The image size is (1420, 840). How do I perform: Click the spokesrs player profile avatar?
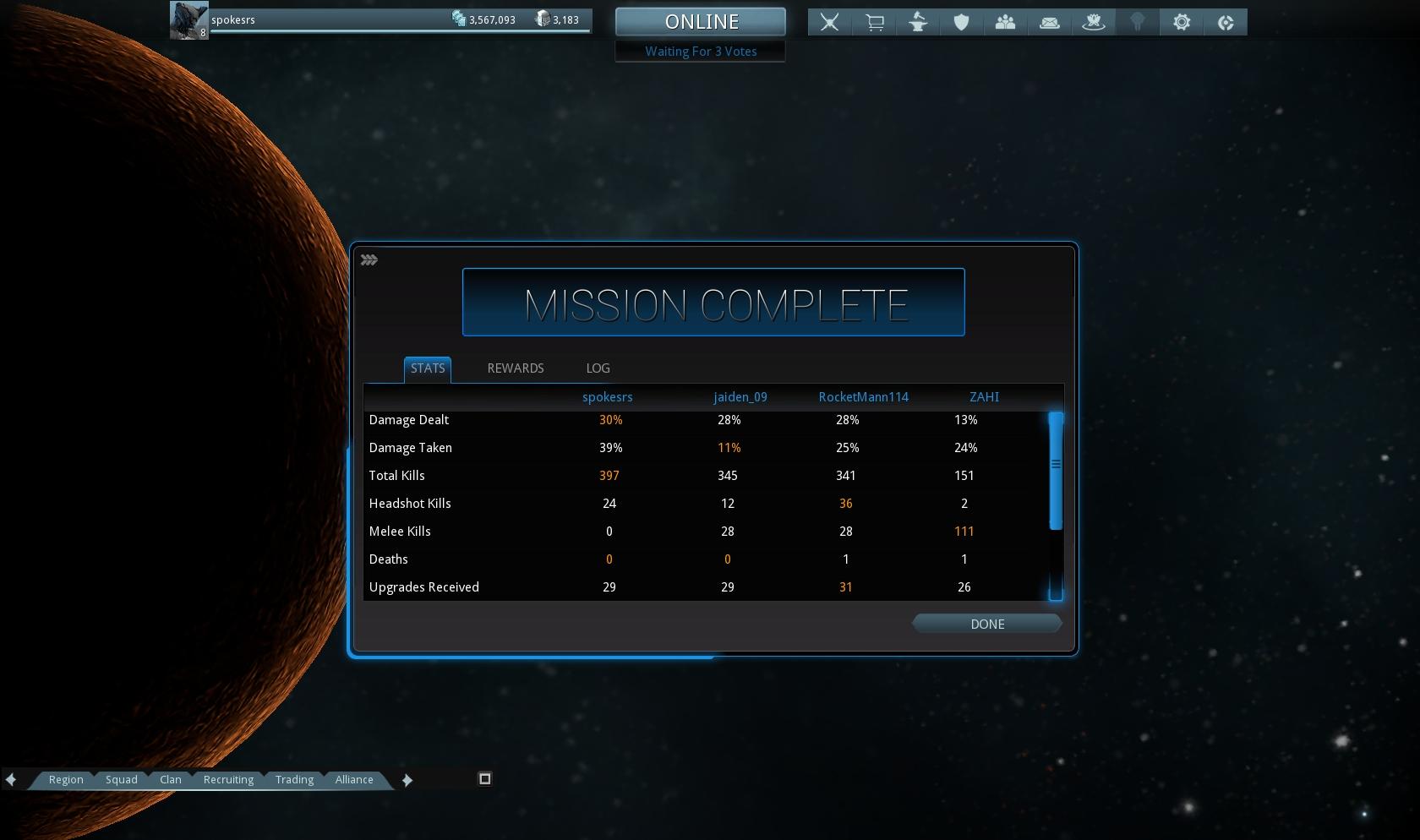click(188, 20)
